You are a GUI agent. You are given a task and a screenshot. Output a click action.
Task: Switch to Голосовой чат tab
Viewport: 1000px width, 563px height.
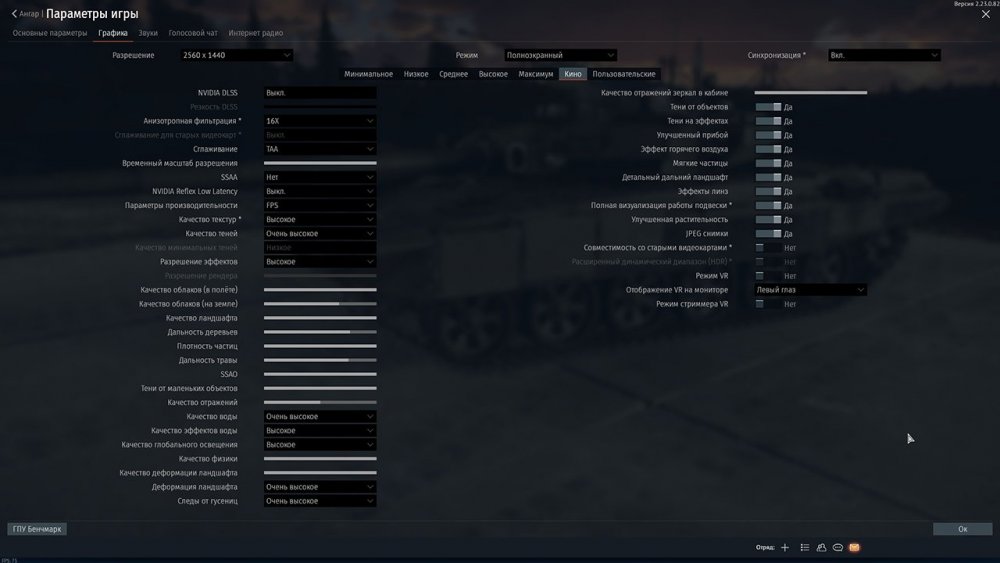[193, 33]
